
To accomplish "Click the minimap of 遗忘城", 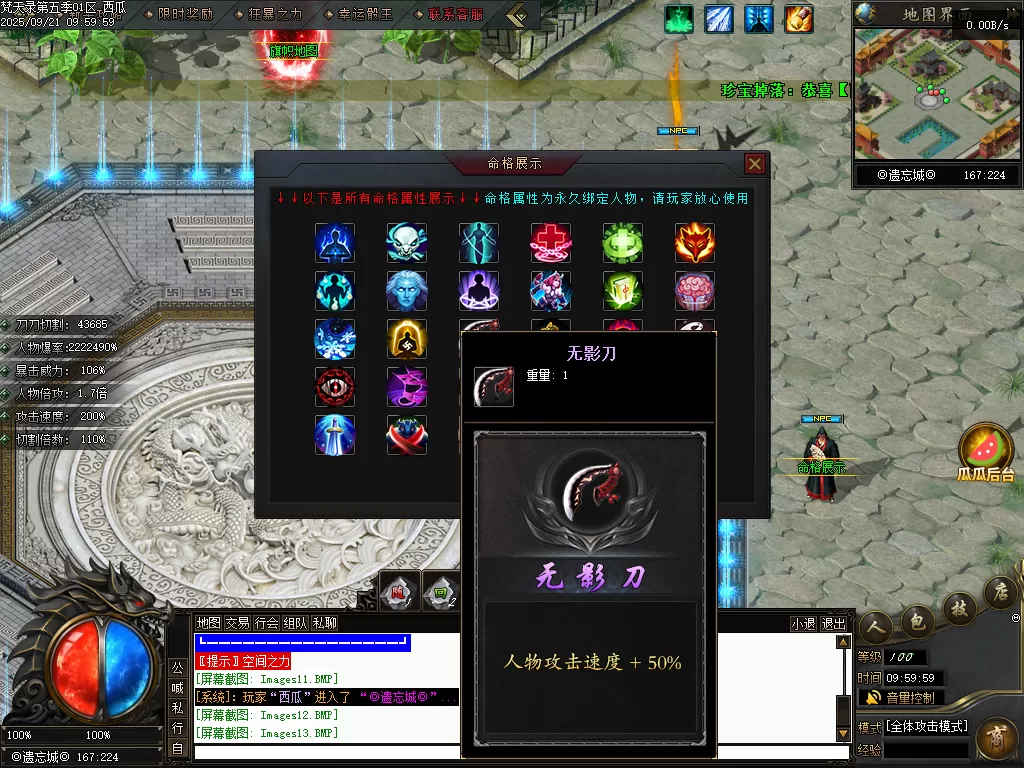I will pyautogui.click(x=936, y=95).
